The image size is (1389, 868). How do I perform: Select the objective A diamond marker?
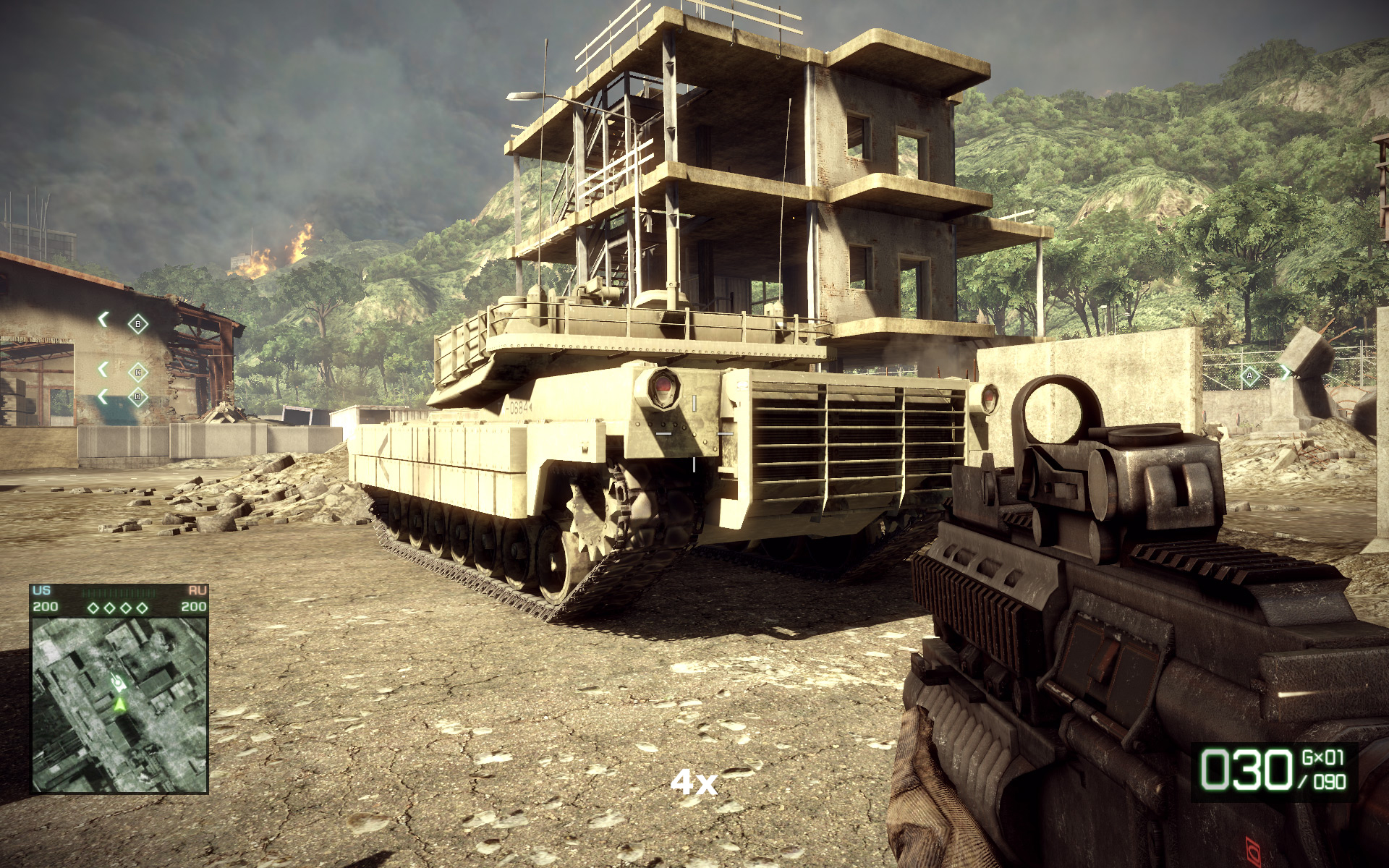1249,375
